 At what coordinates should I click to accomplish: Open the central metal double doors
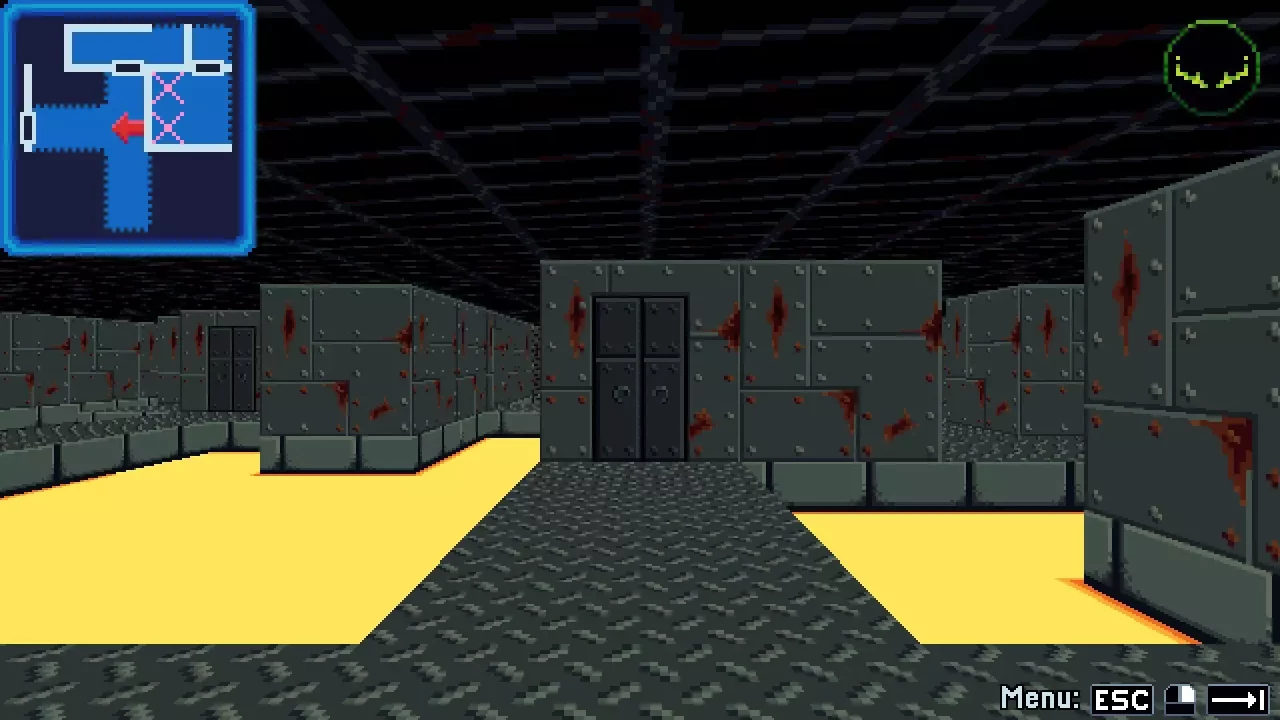pos(640,375)
